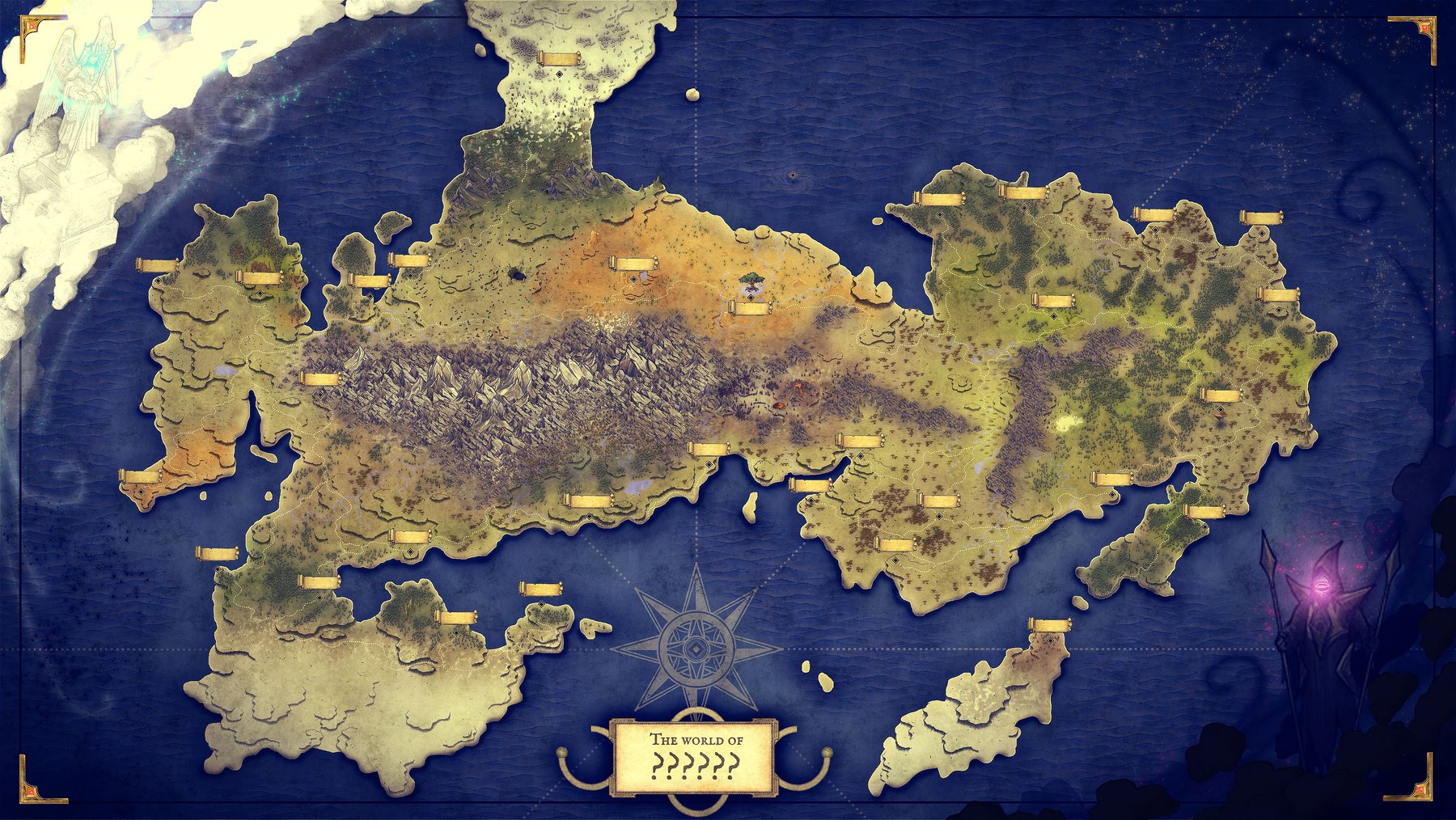This screenshot has height=820, width=1456.
Task: Choose the scroll marker beneath the giant tree
Action: click(x=750, y=308)
